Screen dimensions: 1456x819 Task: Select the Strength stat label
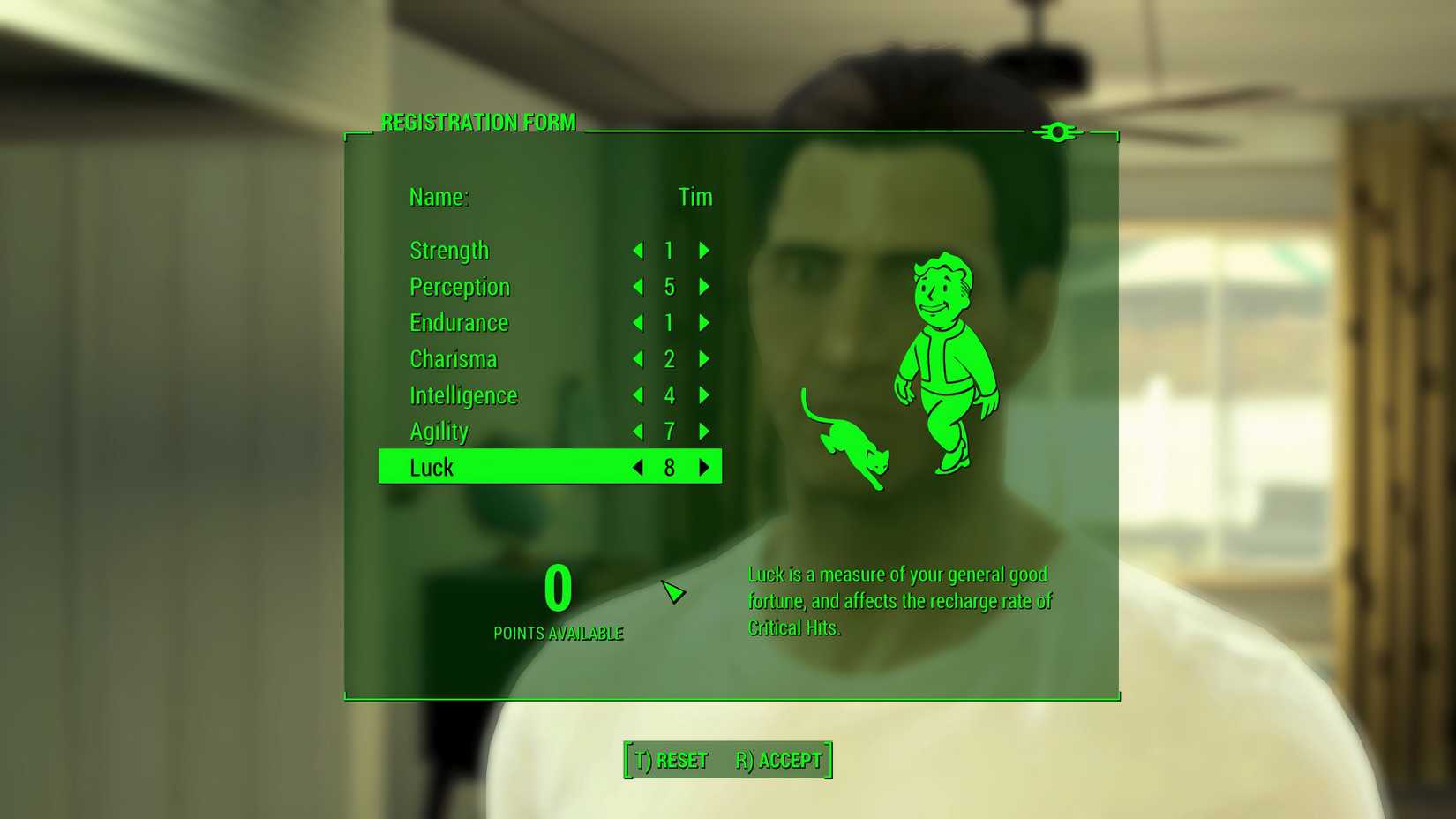coord(449,251)
